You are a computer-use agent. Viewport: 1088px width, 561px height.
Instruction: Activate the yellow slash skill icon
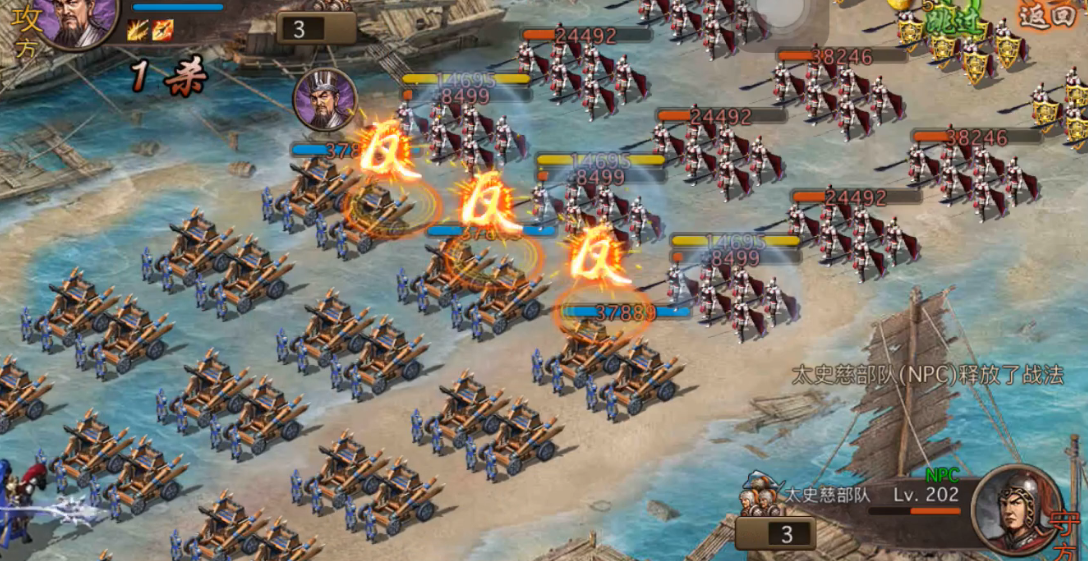point(138,30)
